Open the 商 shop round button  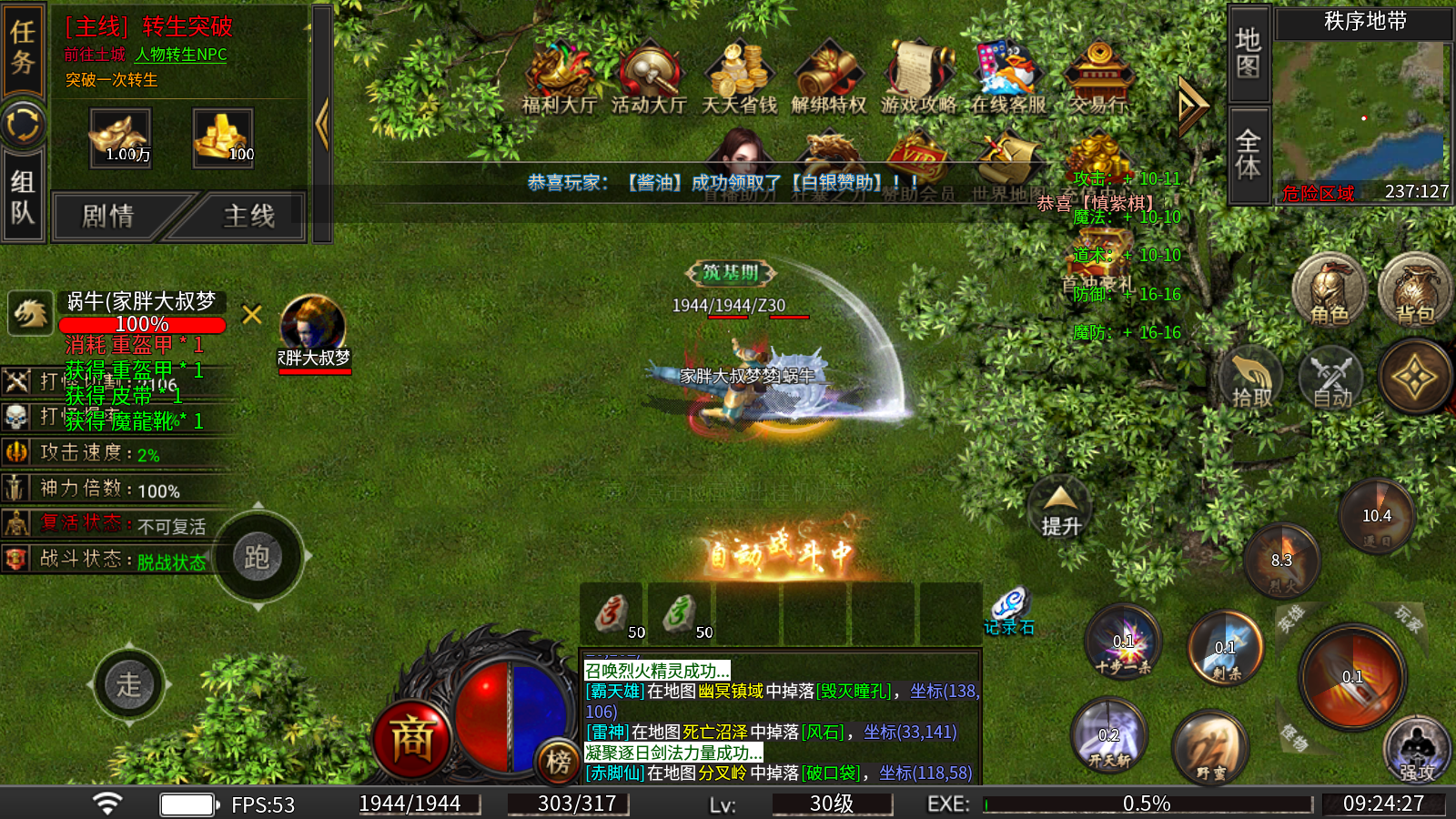tap(411, 739)
